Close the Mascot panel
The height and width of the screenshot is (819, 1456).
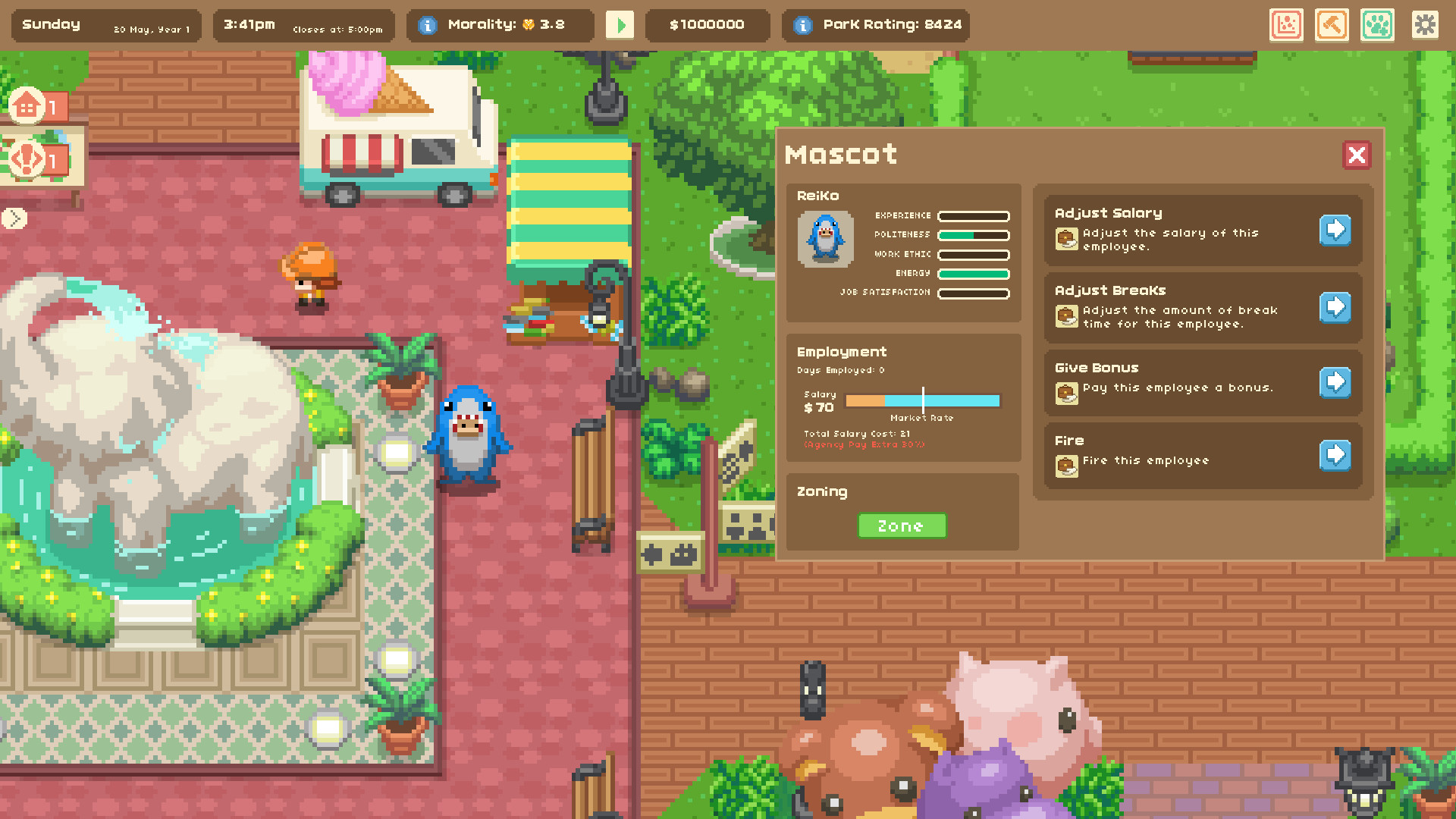coord(1357,155)
